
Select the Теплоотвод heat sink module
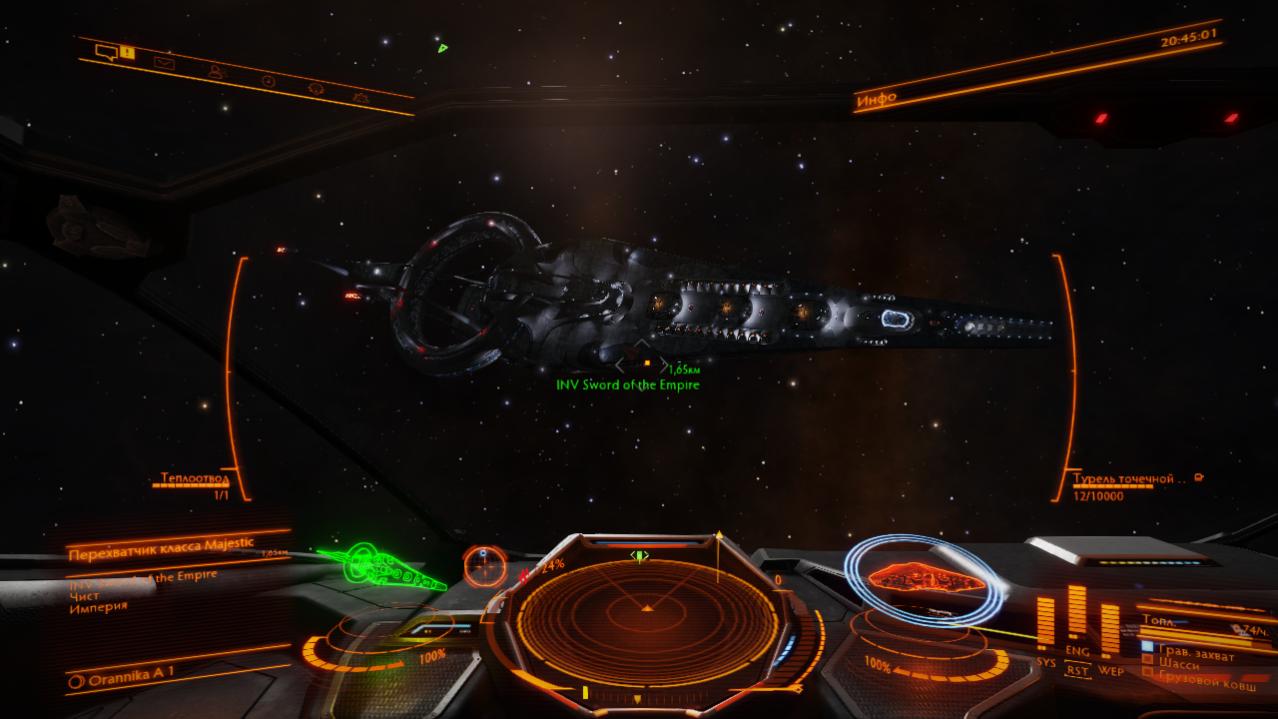pyautogui.click(x=195, y=479)
